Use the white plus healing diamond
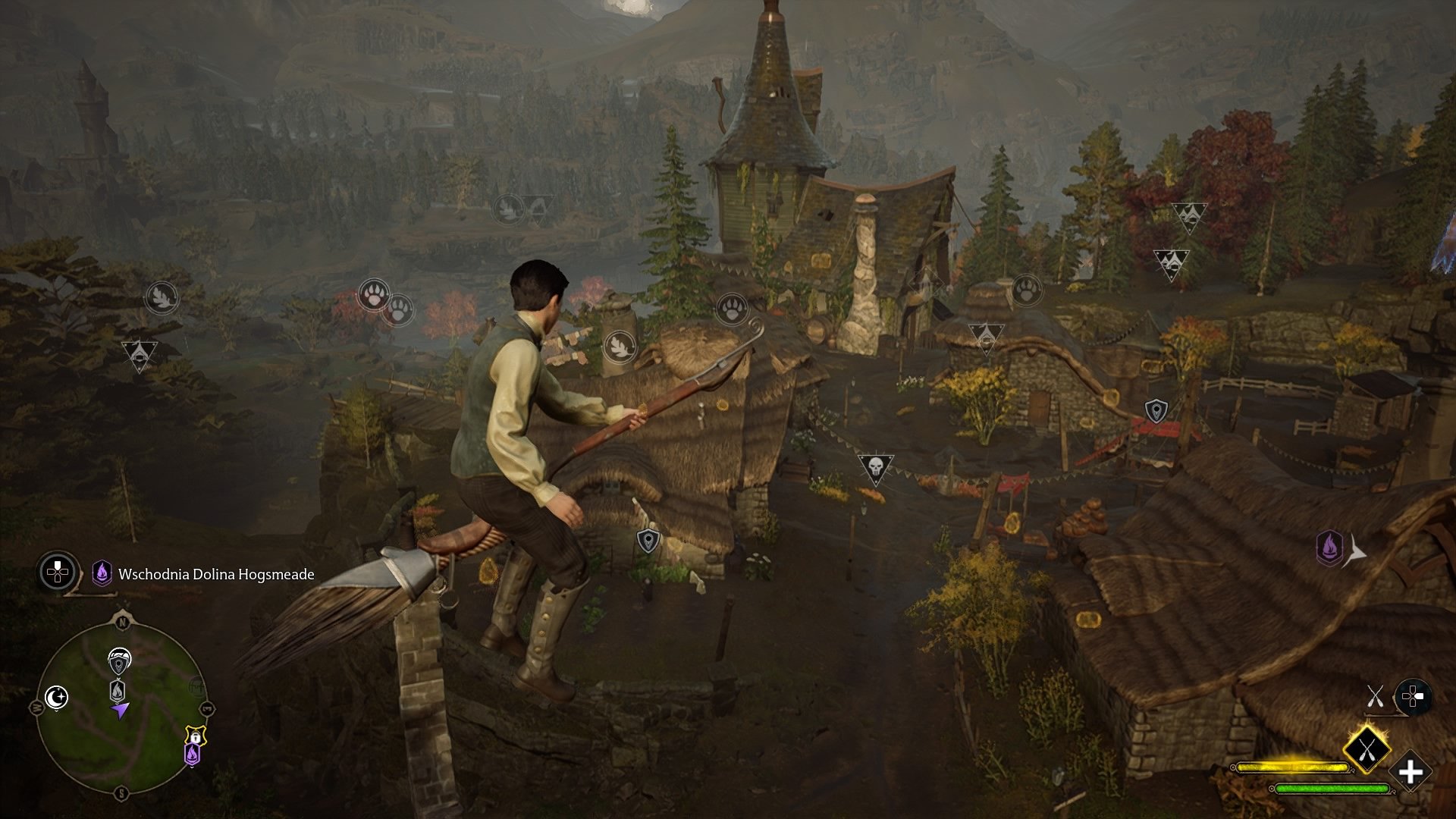1456x819 pixels. pos(1410,773)
